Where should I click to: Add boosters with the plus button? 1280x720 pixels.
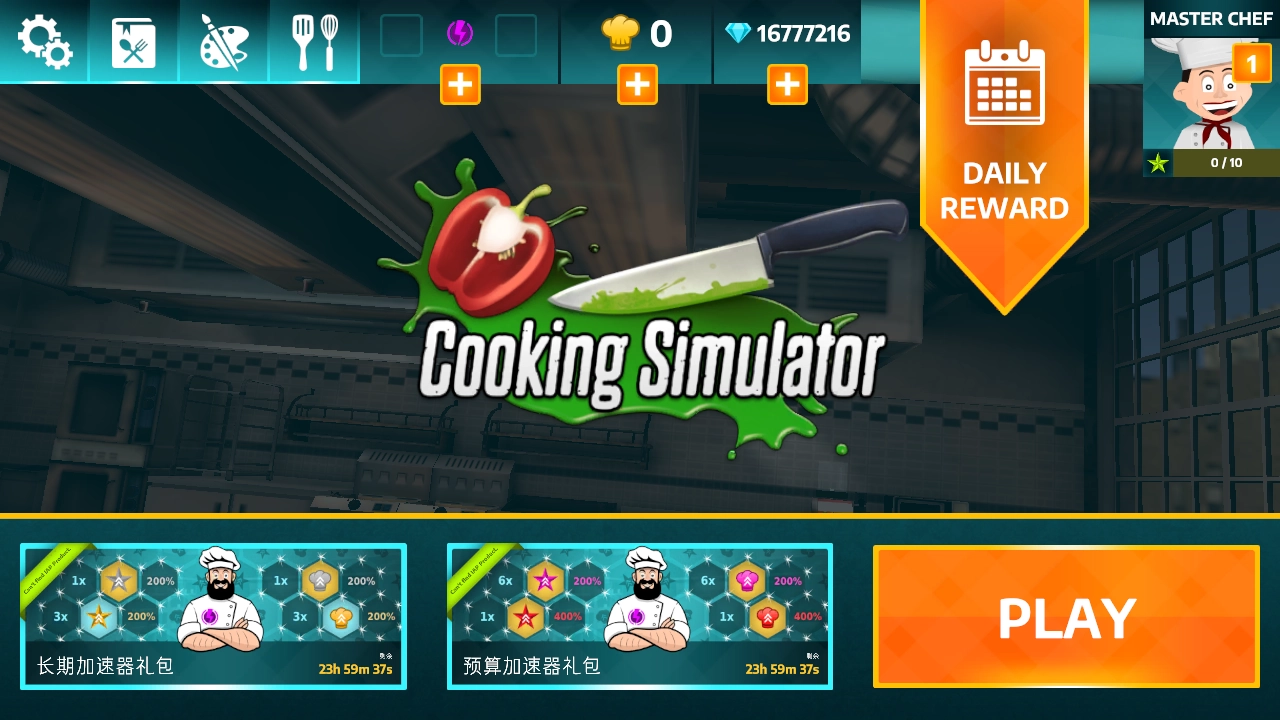coord(460,84)
